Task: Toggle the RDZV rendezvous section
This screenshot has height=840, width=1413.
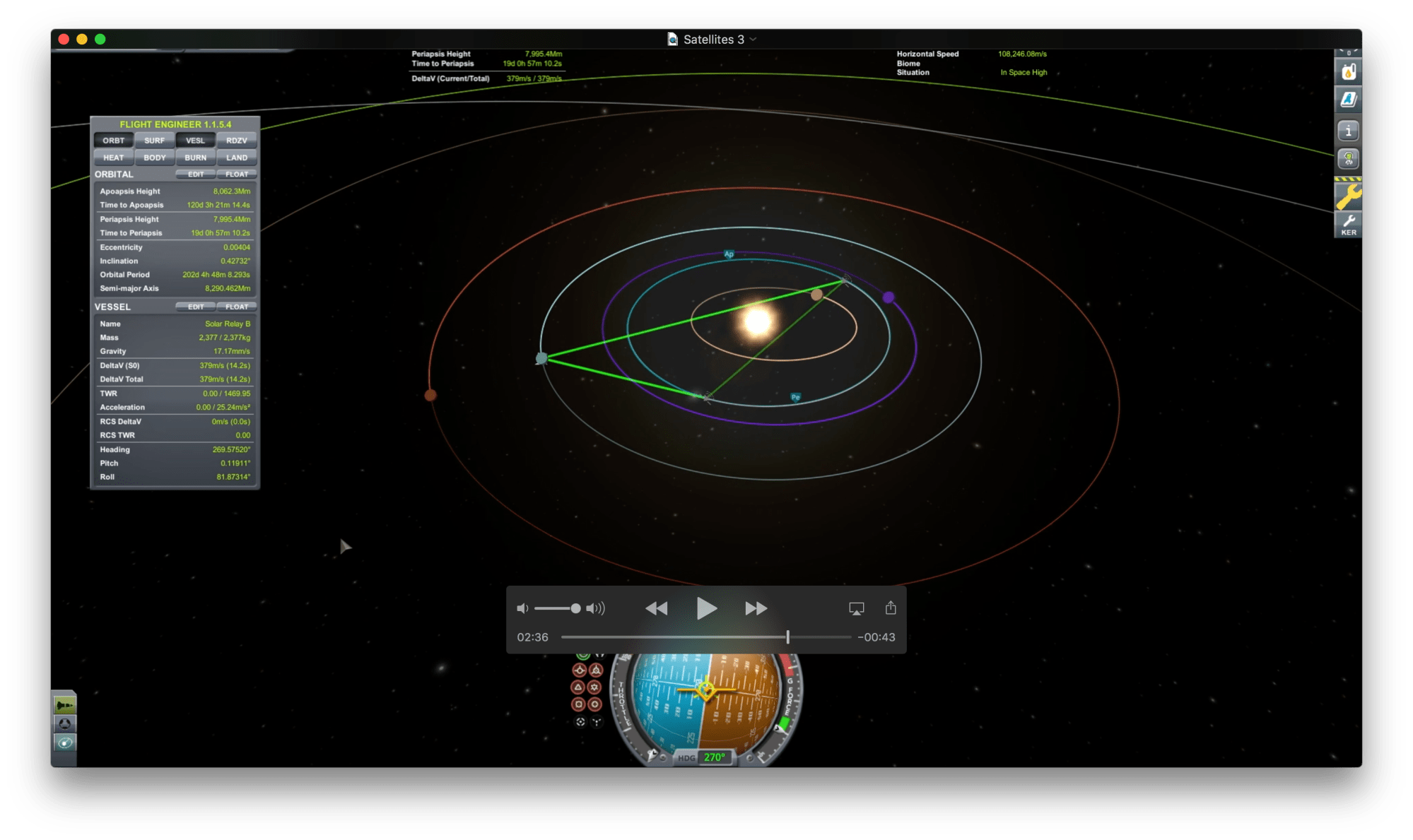Action: coord(237,141)
